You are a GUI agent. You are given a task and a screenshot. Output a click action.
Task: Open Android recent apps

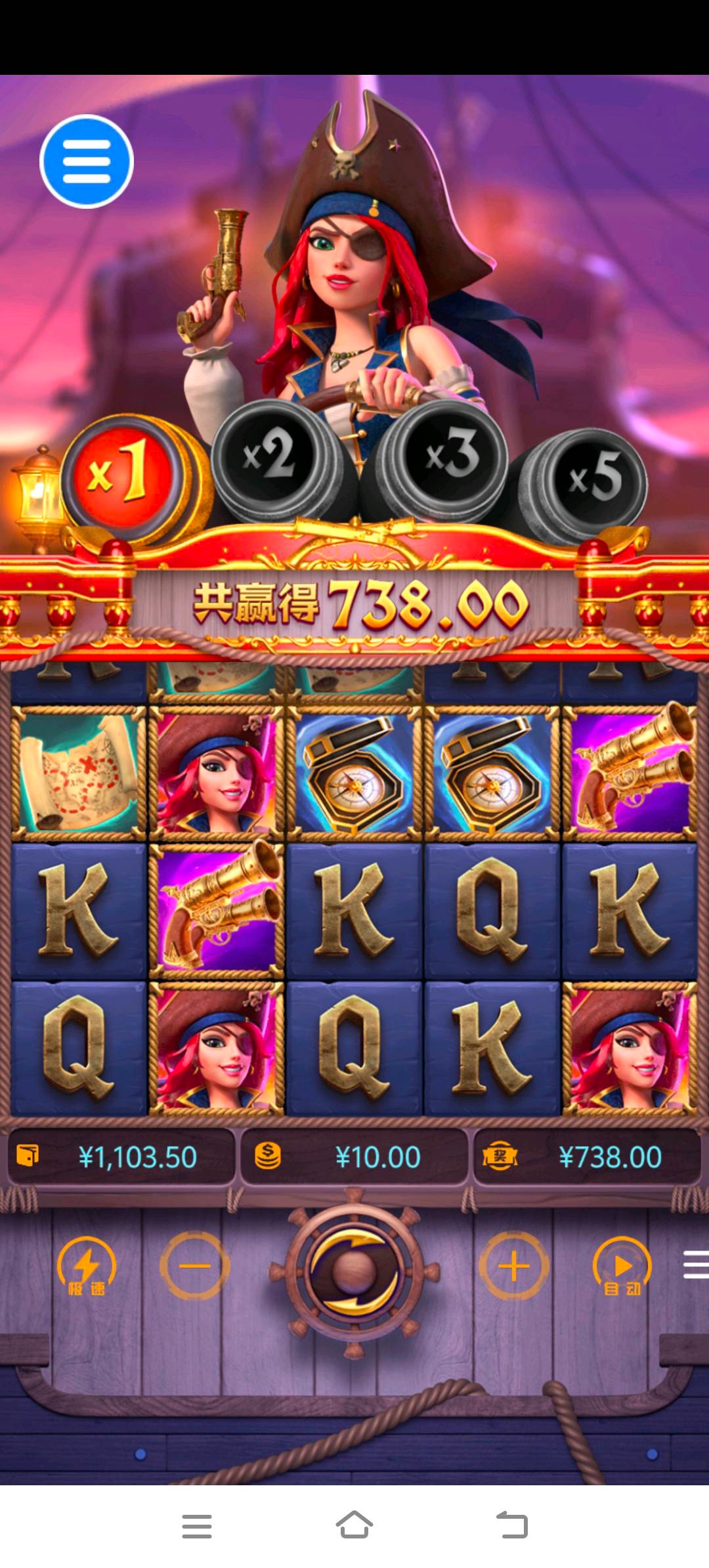pyautogui.click(x=197, y=1525)
